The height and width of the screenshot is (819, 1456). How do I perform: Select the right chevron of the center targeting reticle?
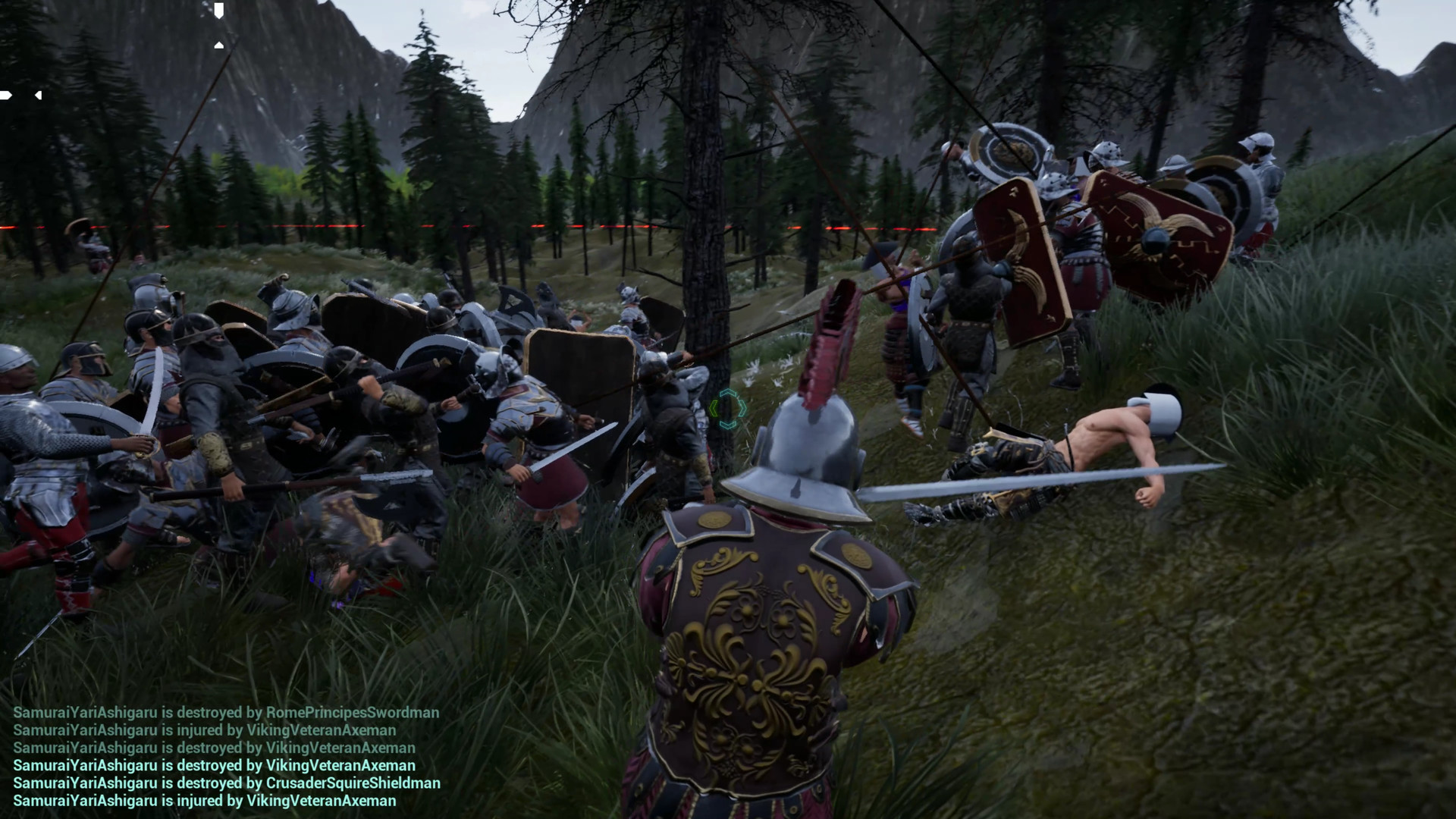click(x=742, y=409)
